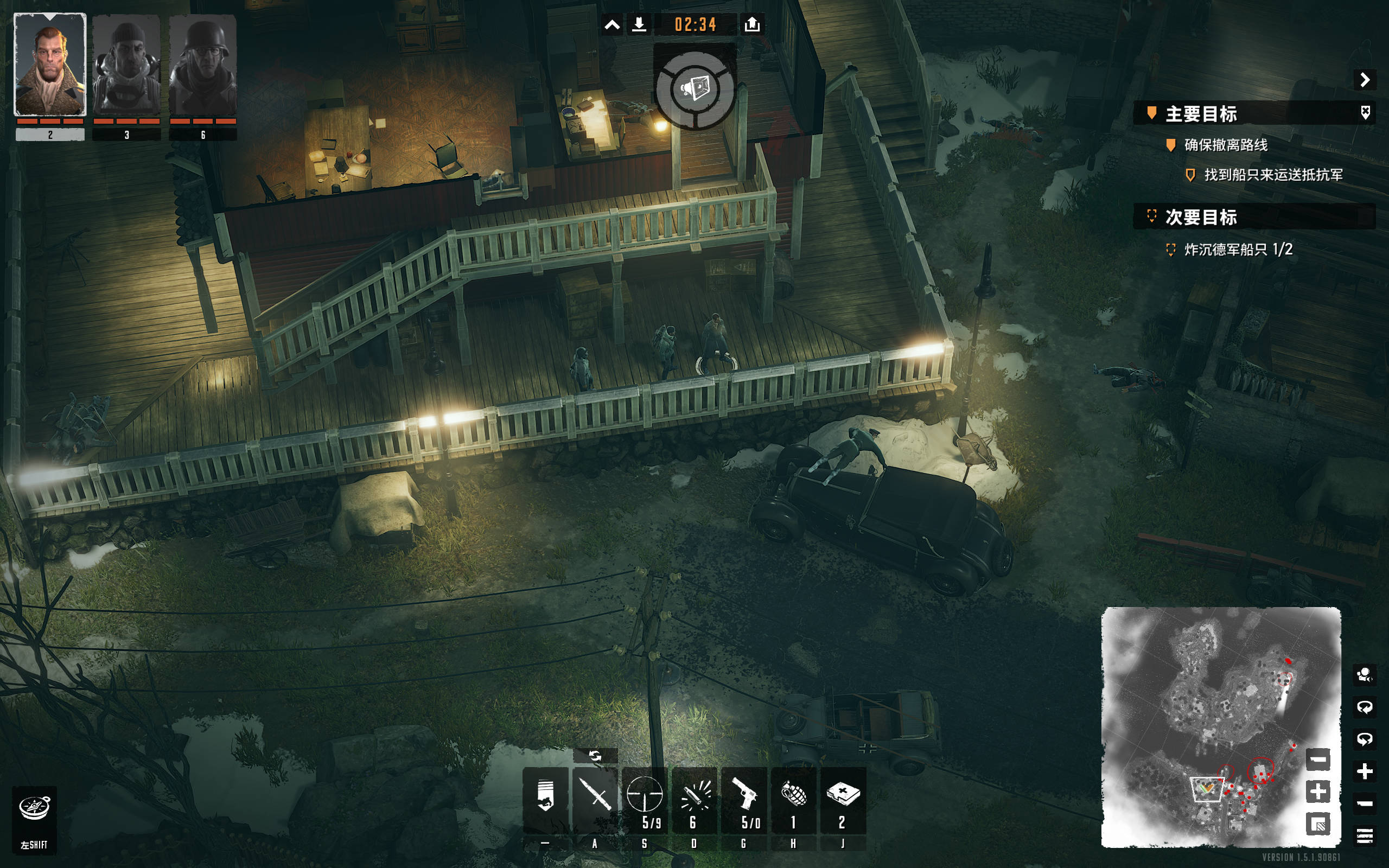Quick save with the download arrow icon
The image size is (1389, 868).
(639, 25)
